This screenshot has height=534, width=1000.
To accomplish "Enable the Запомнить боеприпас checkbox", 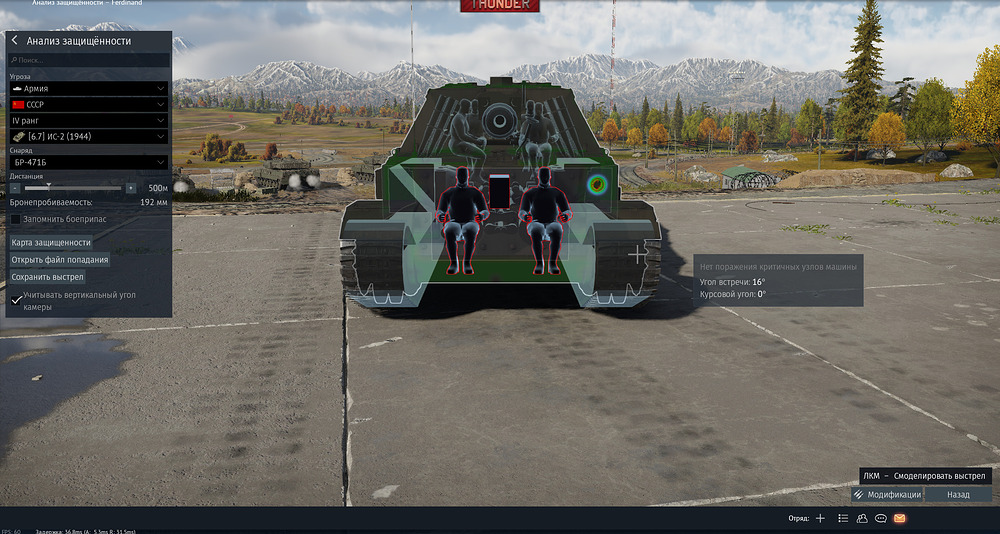I will point(16,218).
